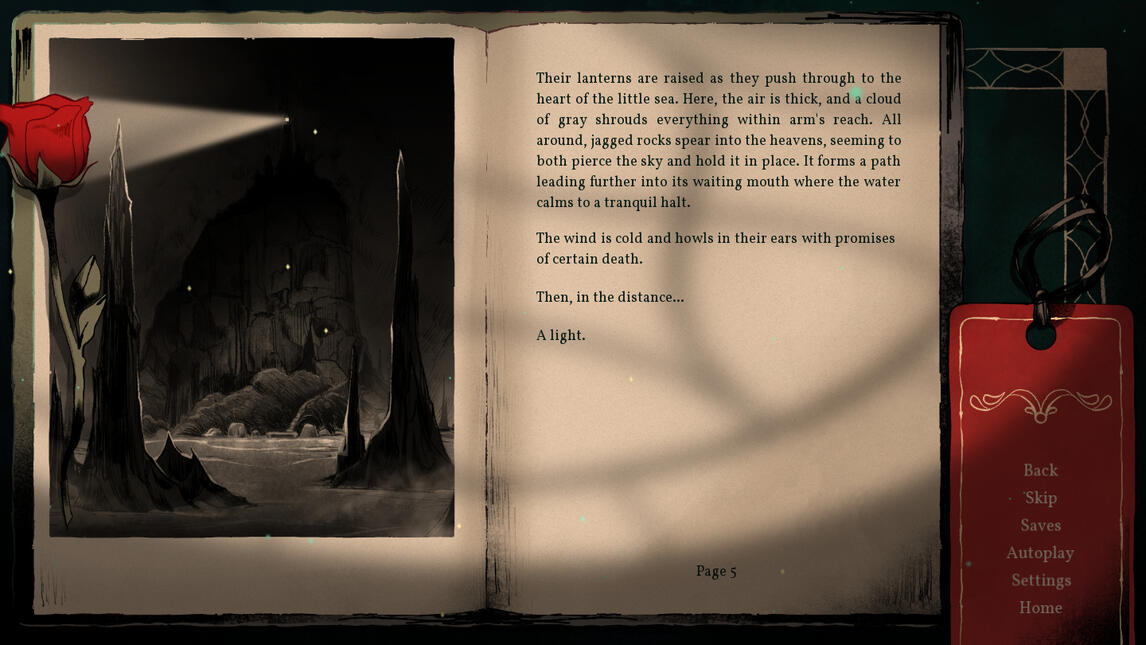The width and height of the screenshot is (1146, 645).
Task: Return to the Home menu
Action: click(x=1040, y=608)
